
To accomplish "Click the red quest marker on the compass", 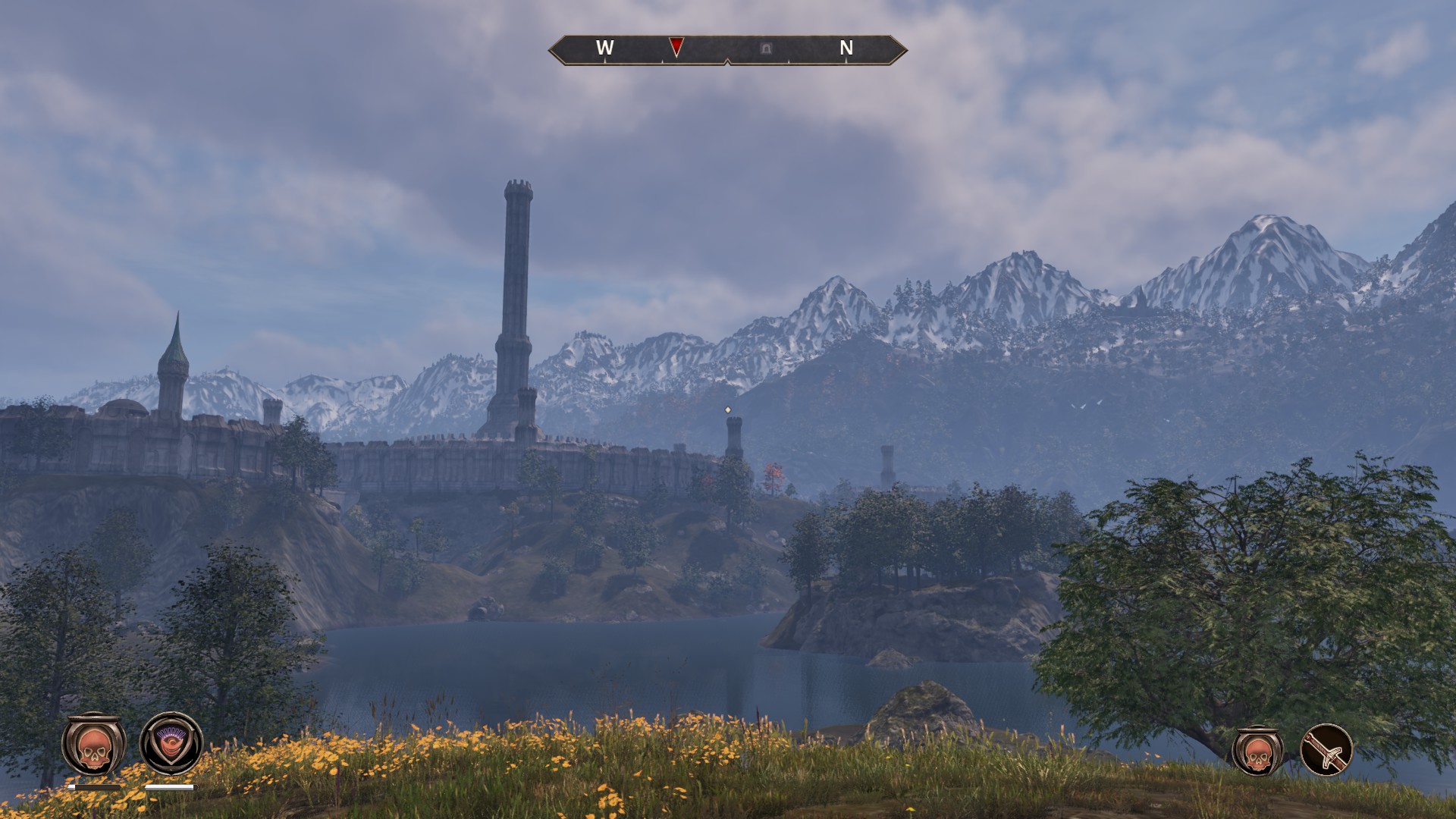I will (x=676, y=47).
